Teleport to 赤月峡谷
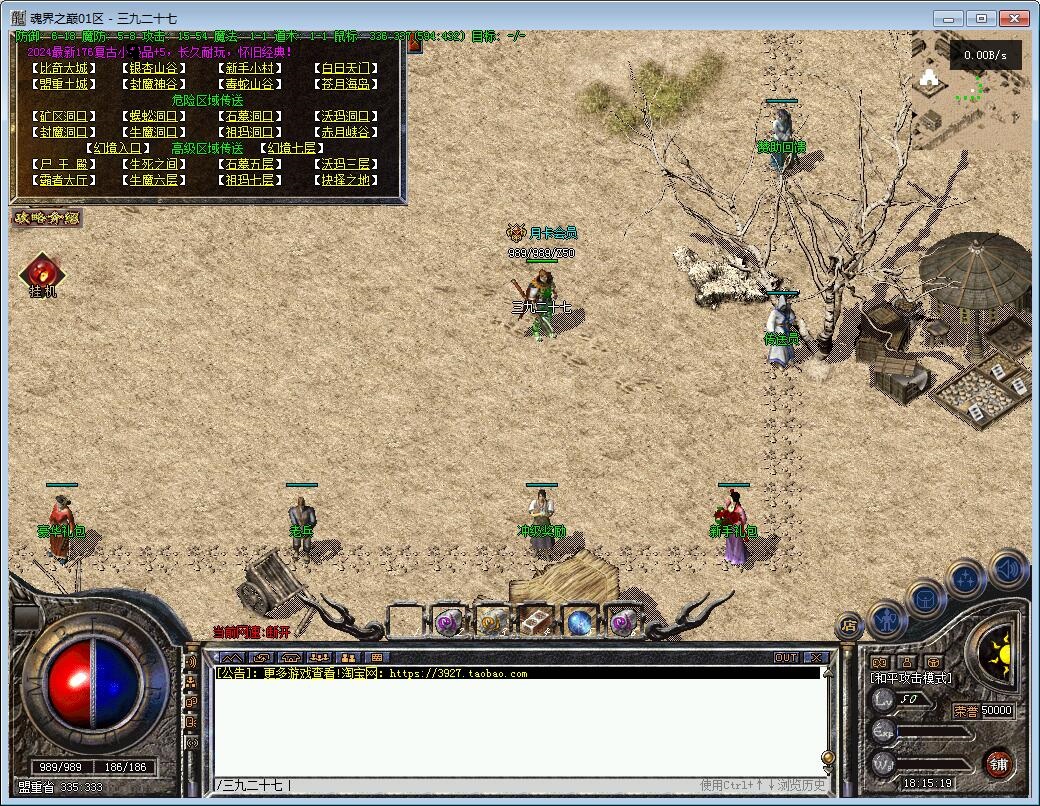This screenshot has height=806, width=1040. pos(345,132)
